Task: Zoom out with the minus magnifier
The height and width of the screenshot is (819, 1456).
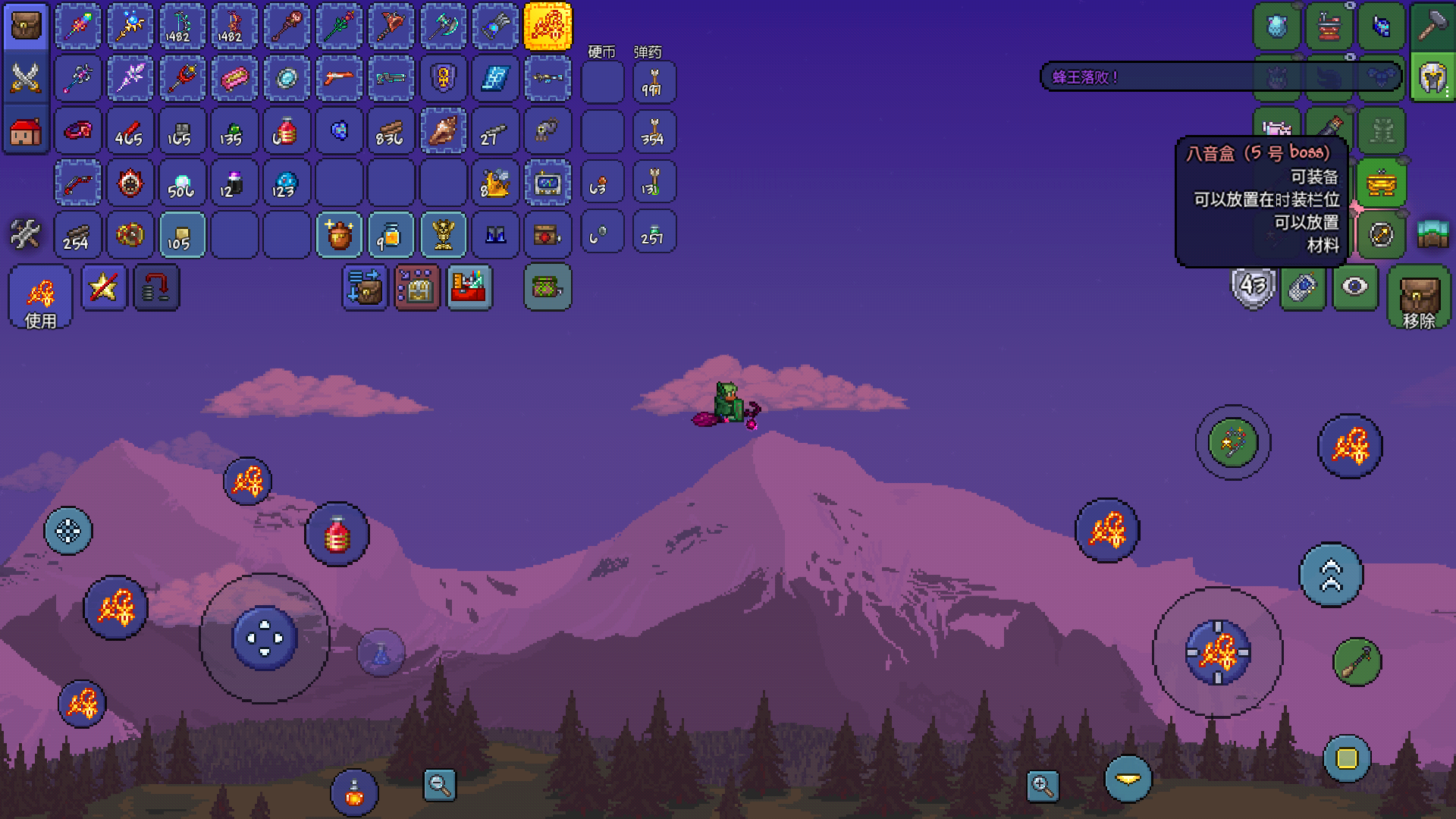Action: pos(439,786)
